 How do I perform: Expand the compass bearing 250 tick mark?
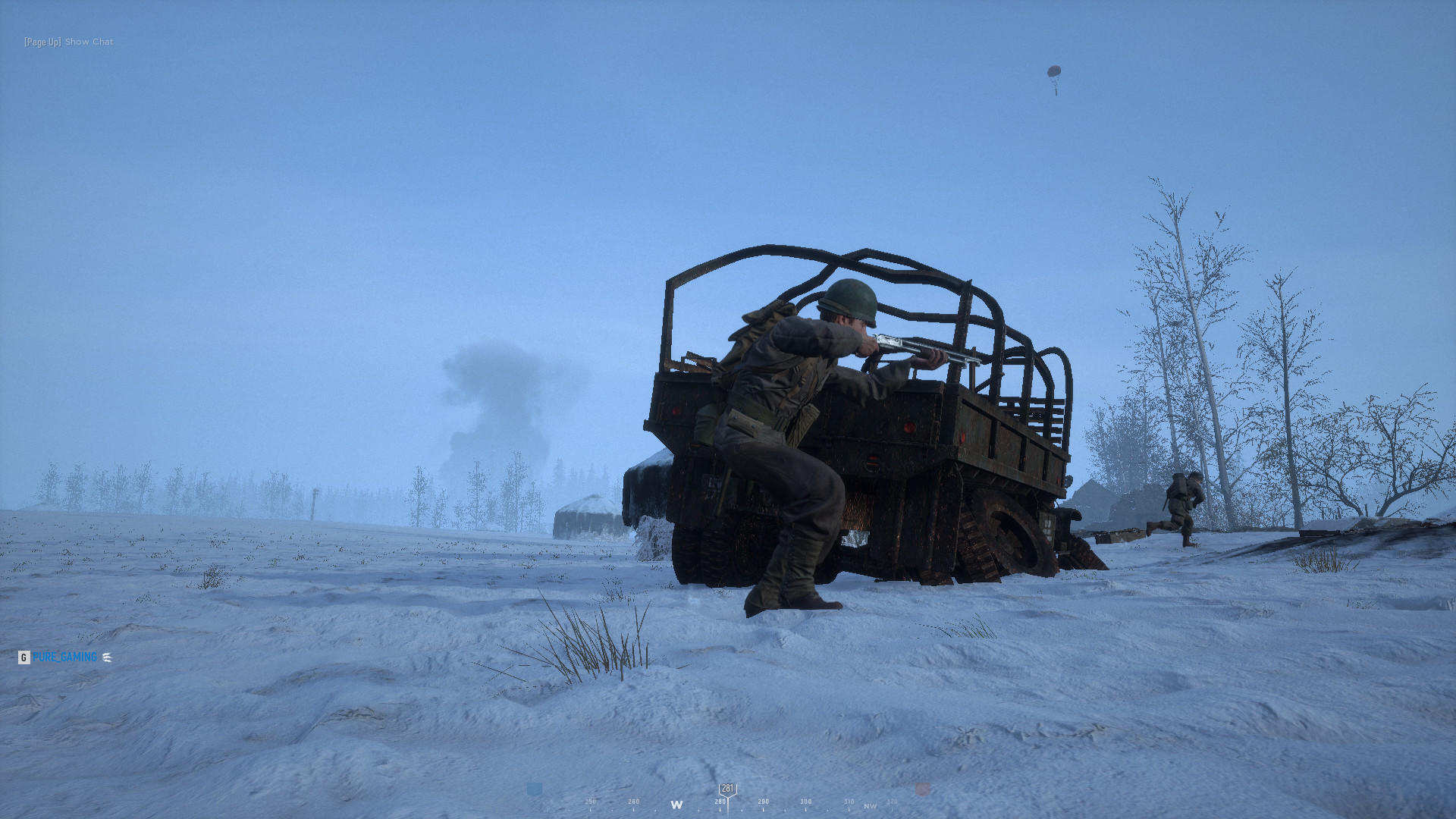pyautogui.click(x=591, y=800)
